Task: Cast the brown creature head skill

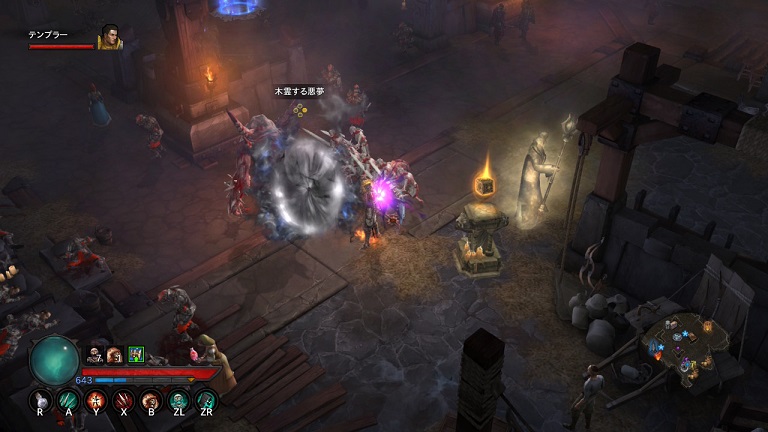Action: coord(152,401)
